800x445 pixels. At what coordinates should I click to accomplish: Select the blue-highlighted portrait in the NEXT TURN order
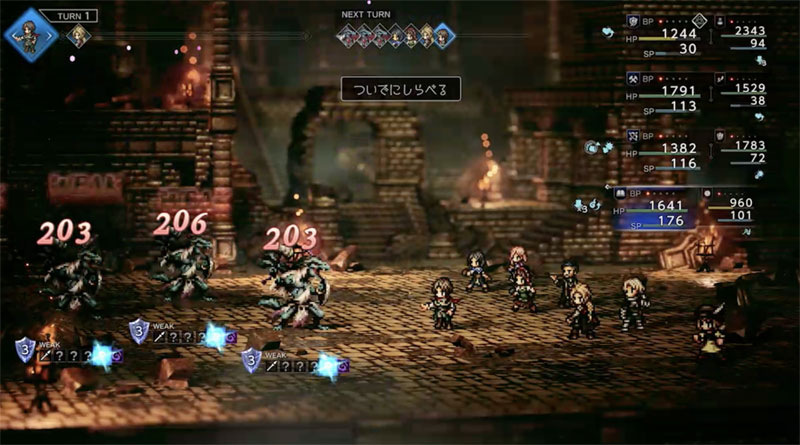pos(443,37)
